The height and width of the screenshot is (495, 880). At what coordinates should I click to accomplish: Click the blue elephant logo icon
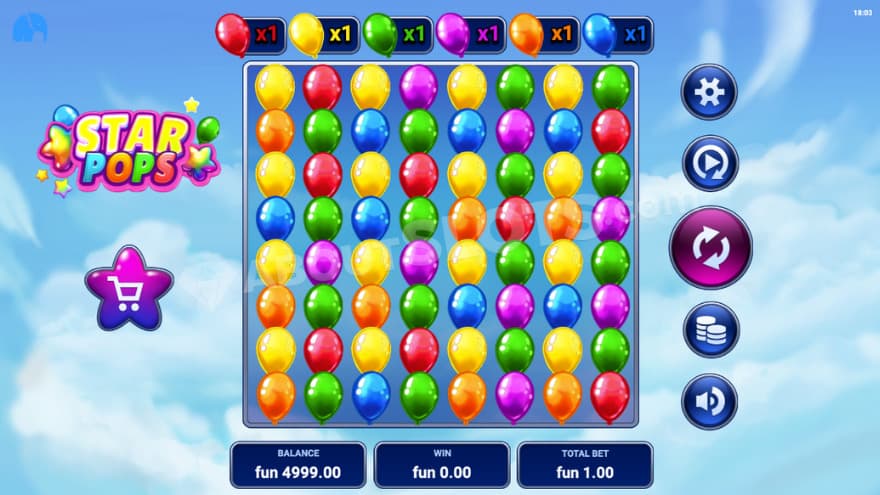click(x=30, y=29)
